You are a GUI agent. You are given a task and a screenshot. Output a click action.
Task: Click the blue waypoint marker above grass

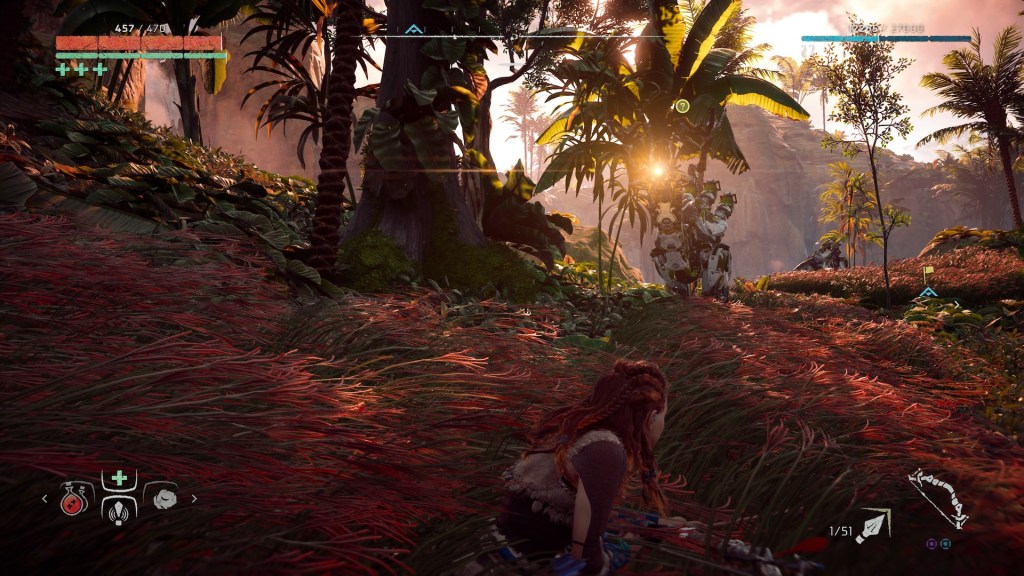tap(929, 292)
